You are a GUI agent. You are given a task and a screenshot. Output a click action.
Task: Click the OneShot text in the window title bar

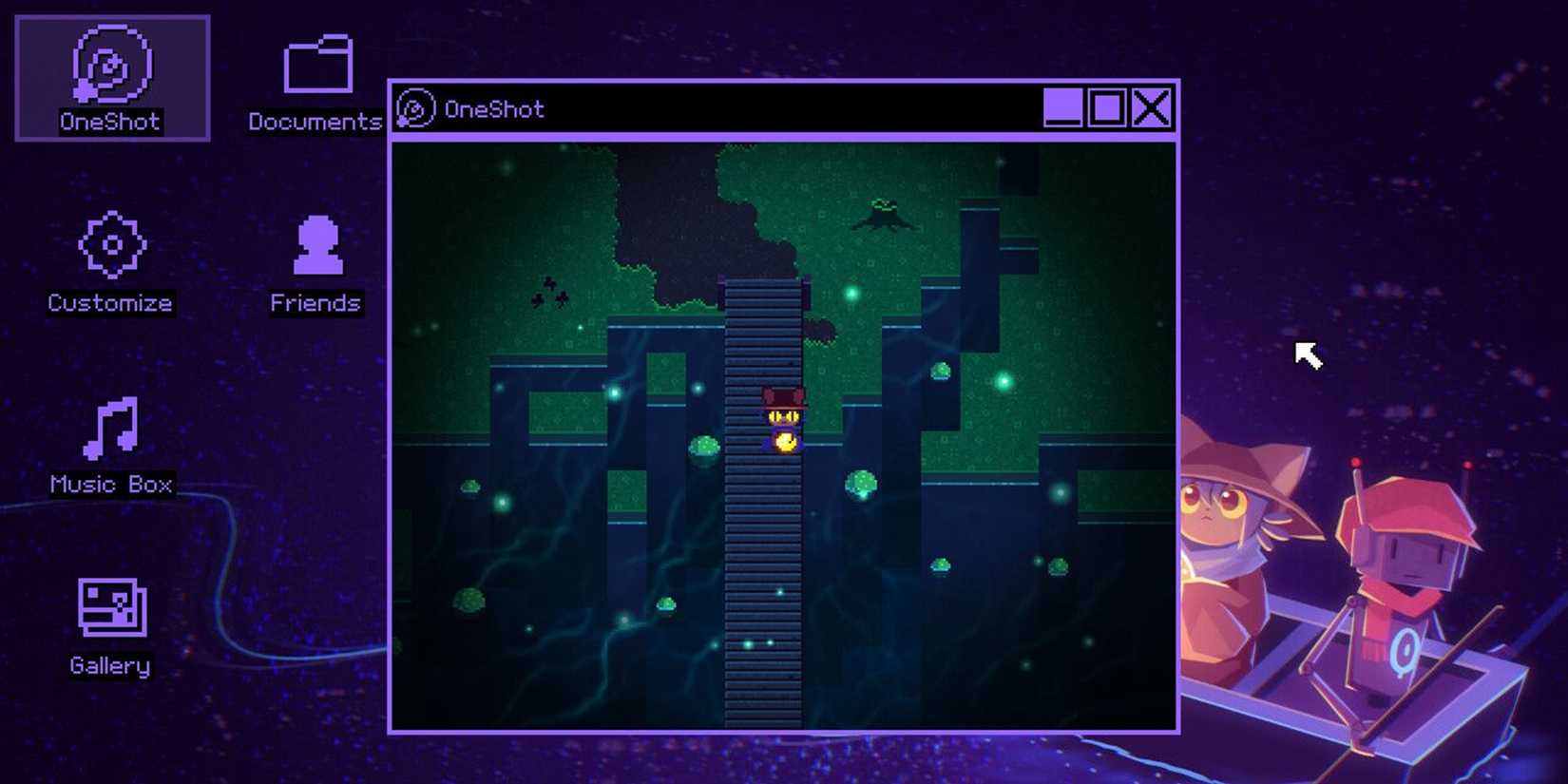(x=494, y=107)
